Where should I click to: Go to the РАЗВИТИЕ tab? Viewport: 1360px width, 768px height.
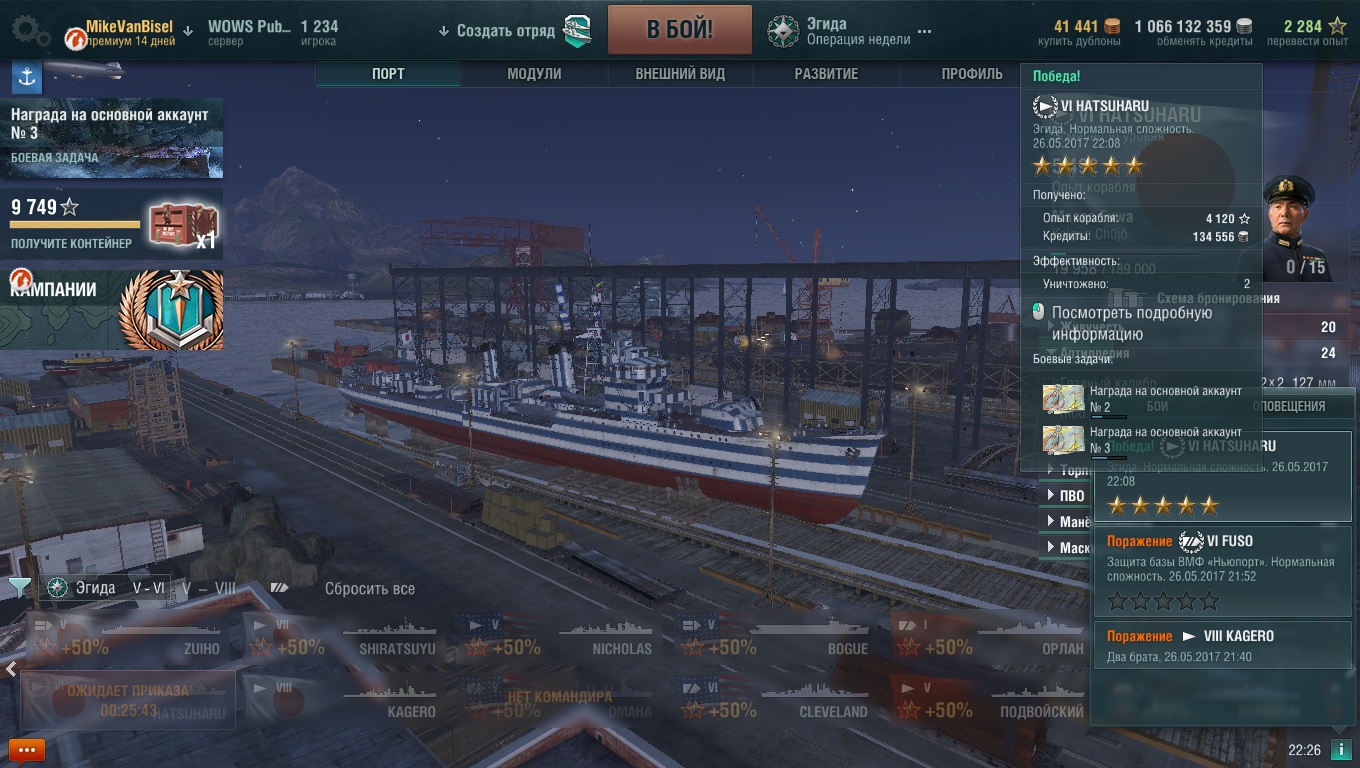click(826, 74)
